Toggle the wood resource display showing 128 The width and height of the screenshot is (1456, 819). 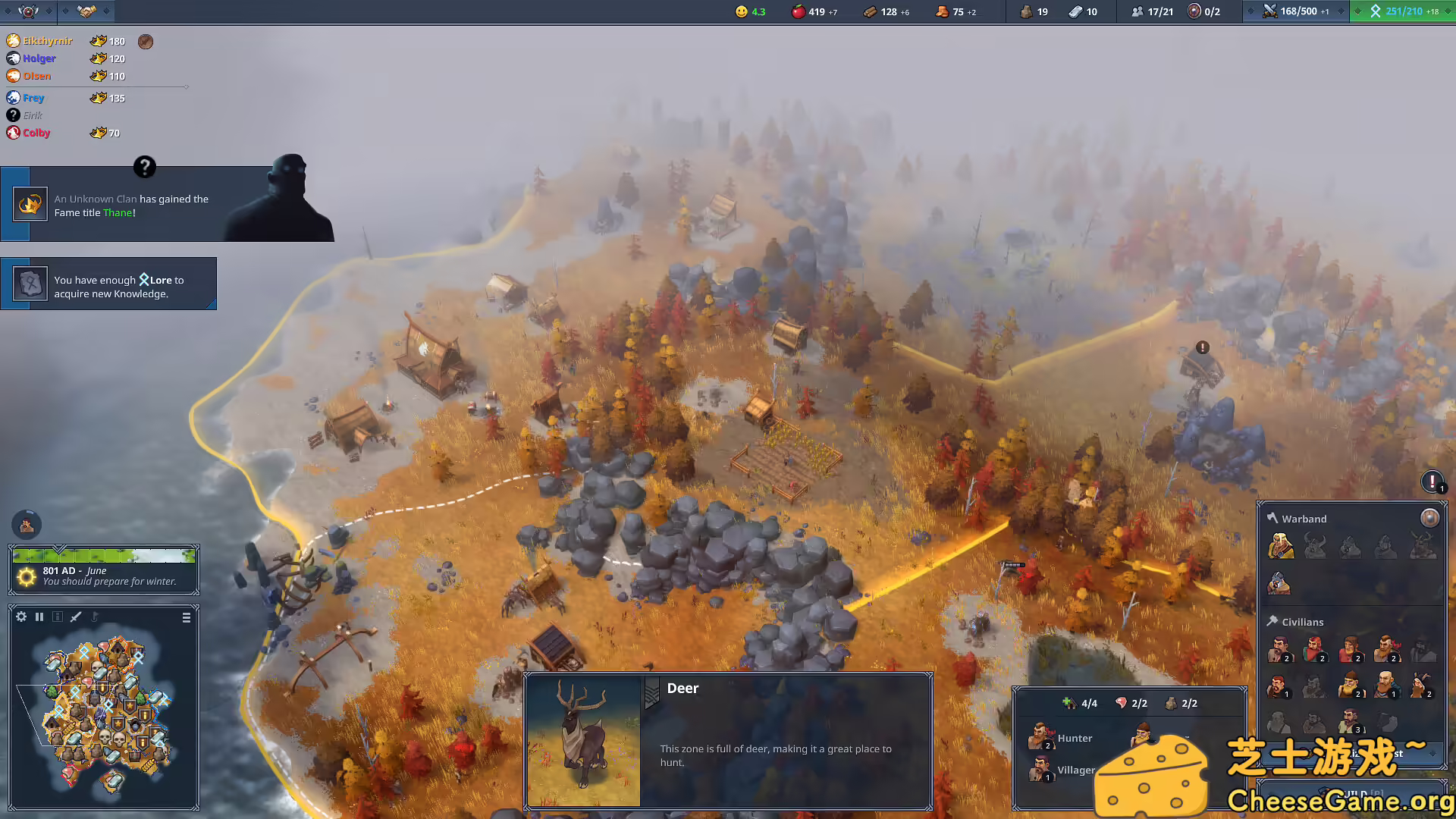pyautogui.click(x=870, y=12)
